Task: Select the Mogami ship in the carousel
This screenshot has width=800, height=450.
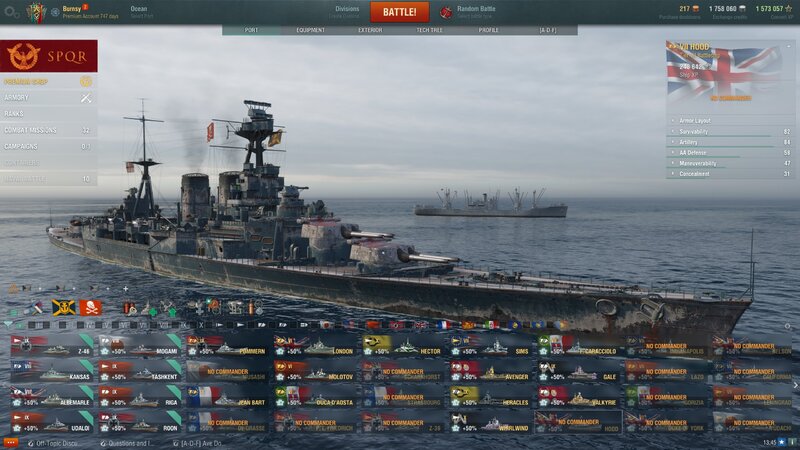Action: point(141,349)
